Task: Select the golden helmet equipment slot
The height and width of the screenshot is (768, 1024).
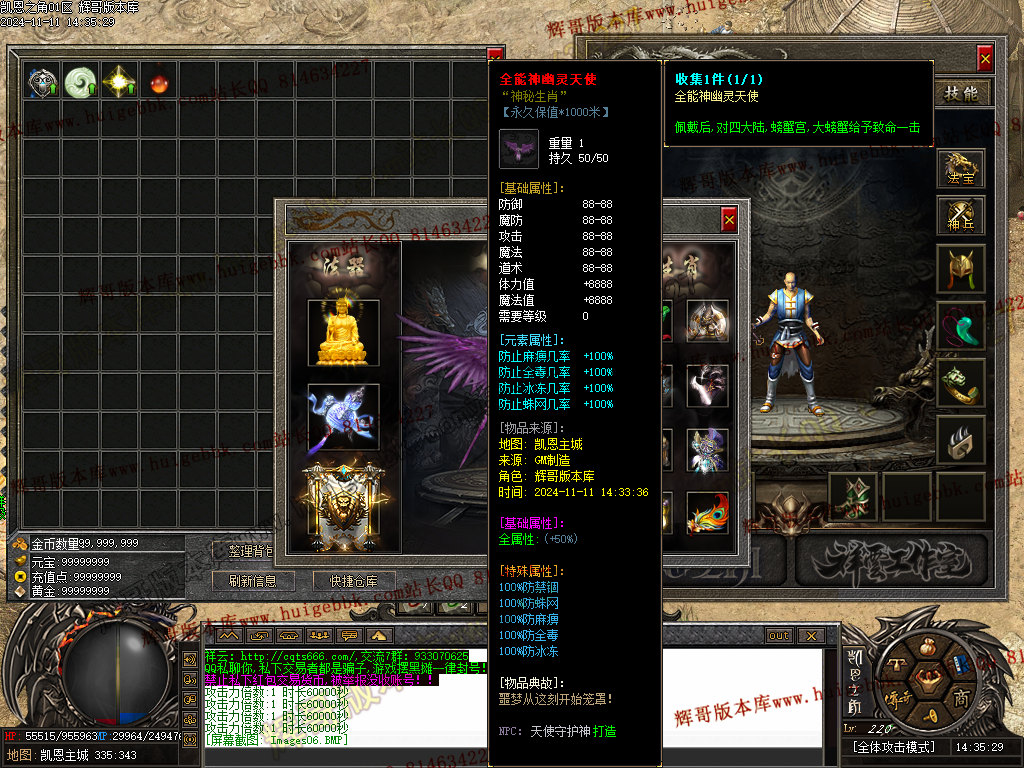Action: pyautogui.click(x=961, y=269)
